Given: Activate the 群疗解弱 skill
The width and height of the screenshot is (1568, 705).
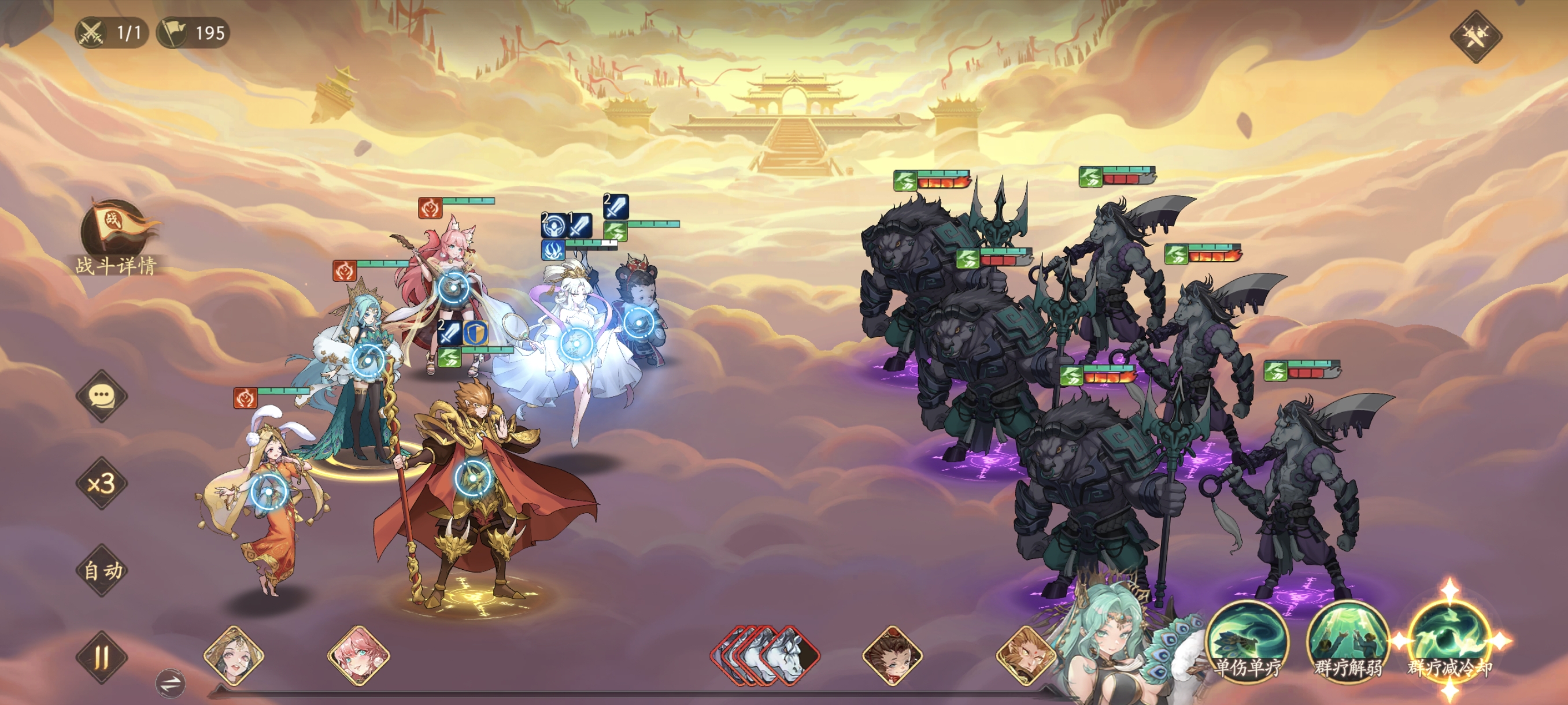Looking at the screenshot, I should click(x=1348, y=640).
